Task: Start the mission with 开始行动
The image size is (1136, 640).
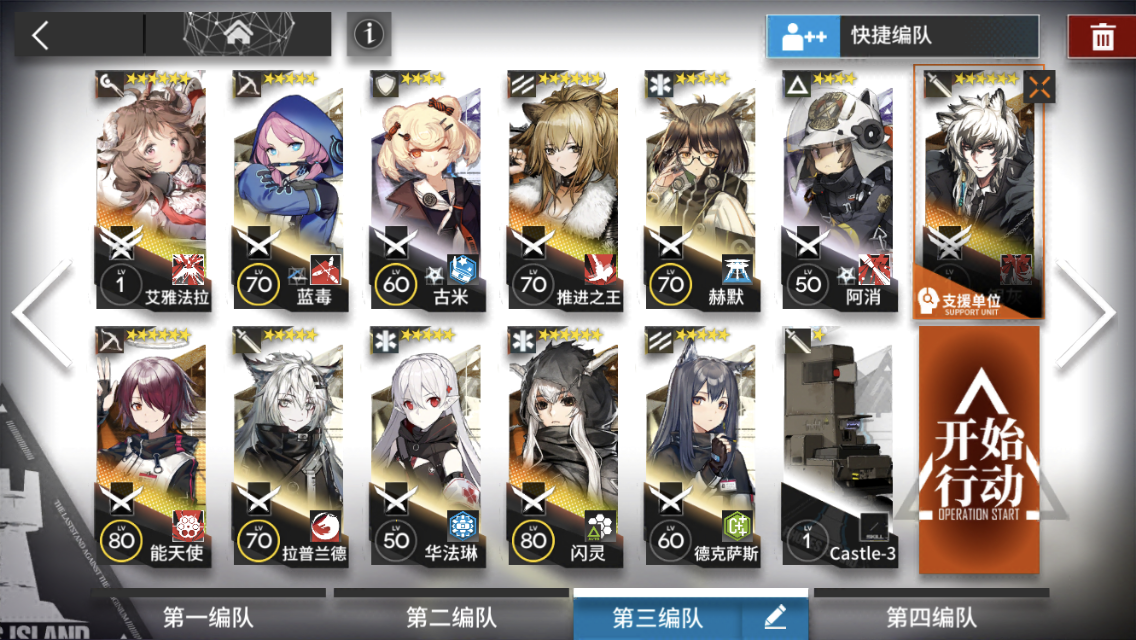Action: [979, 450]
